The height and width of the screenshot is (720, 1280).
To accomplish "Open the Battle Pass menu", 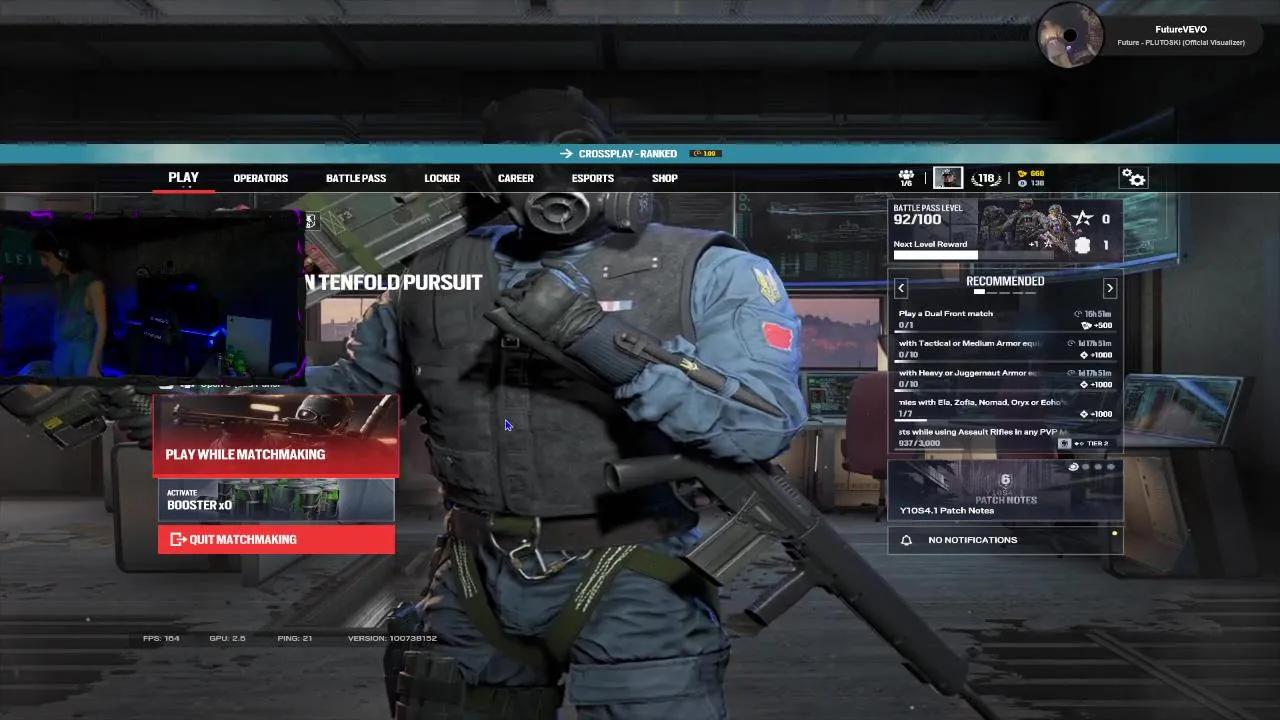I will point(356,178).
